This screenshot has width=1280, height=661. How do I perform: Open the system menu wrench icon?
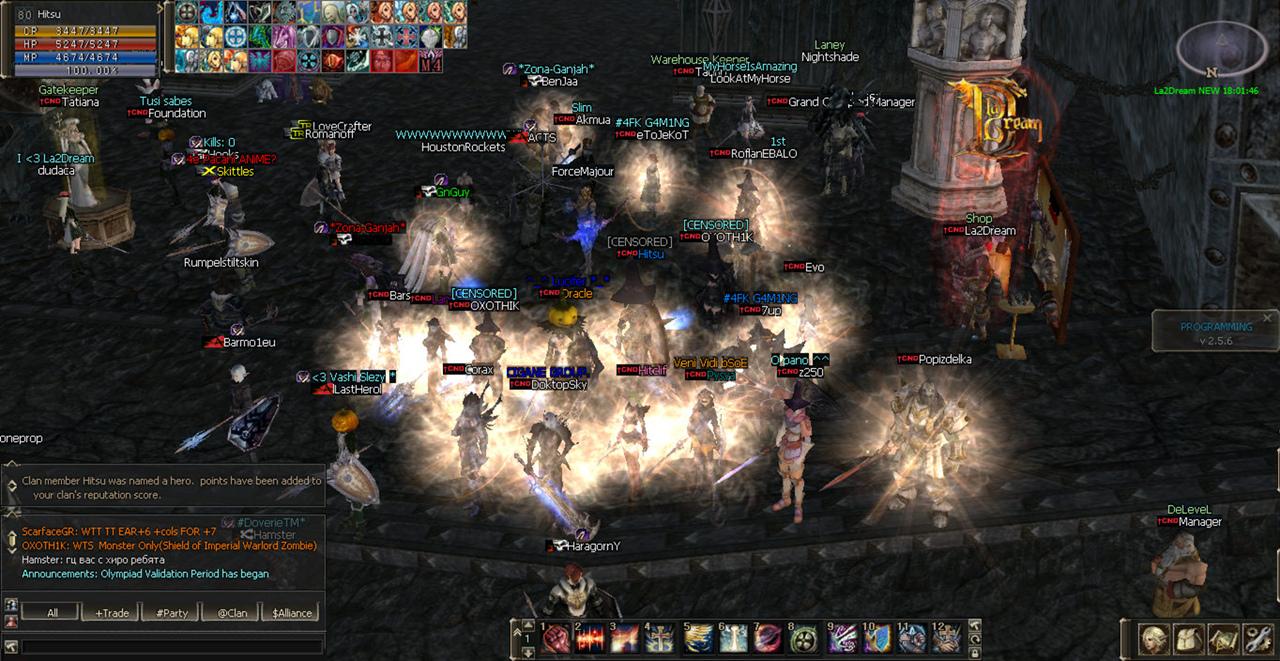coord(1256,638)
